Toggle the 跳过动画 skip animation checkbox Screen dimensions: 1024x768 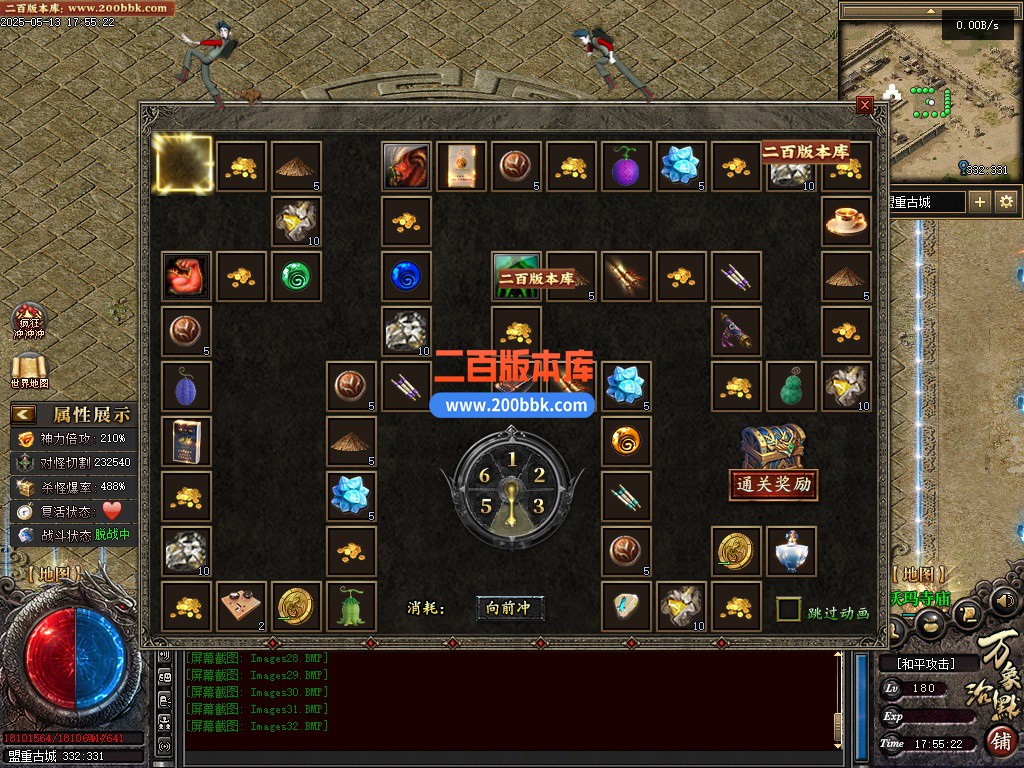coord(789,609)
